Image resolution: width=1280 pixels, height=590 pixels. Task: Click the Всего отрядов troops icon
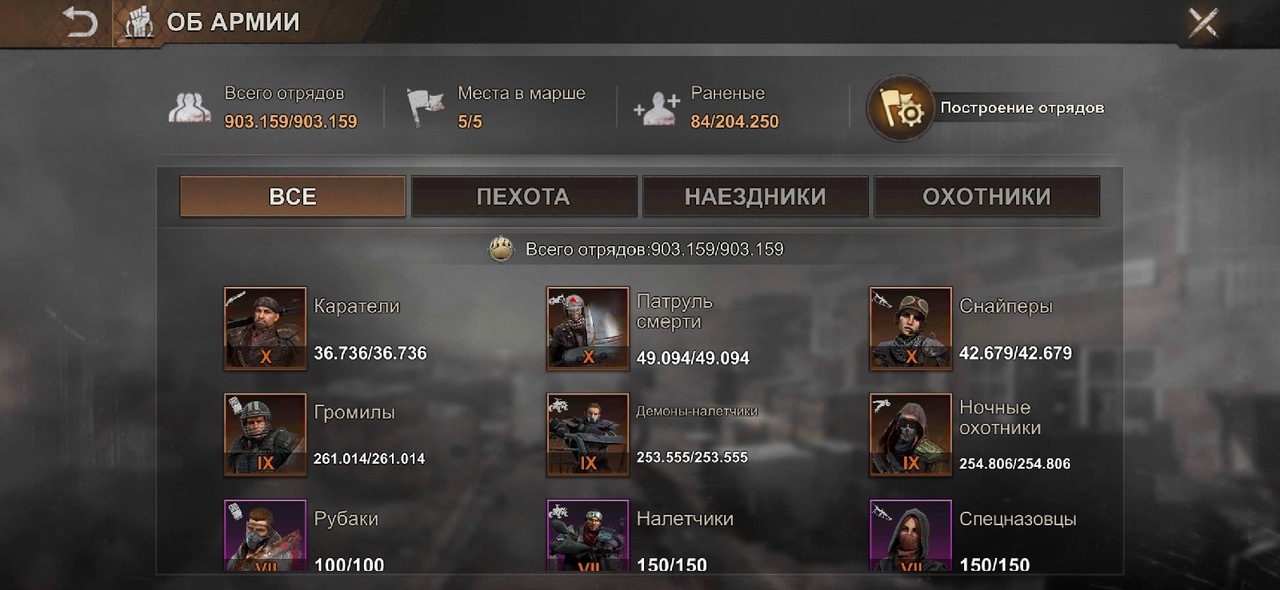point(190,107)
